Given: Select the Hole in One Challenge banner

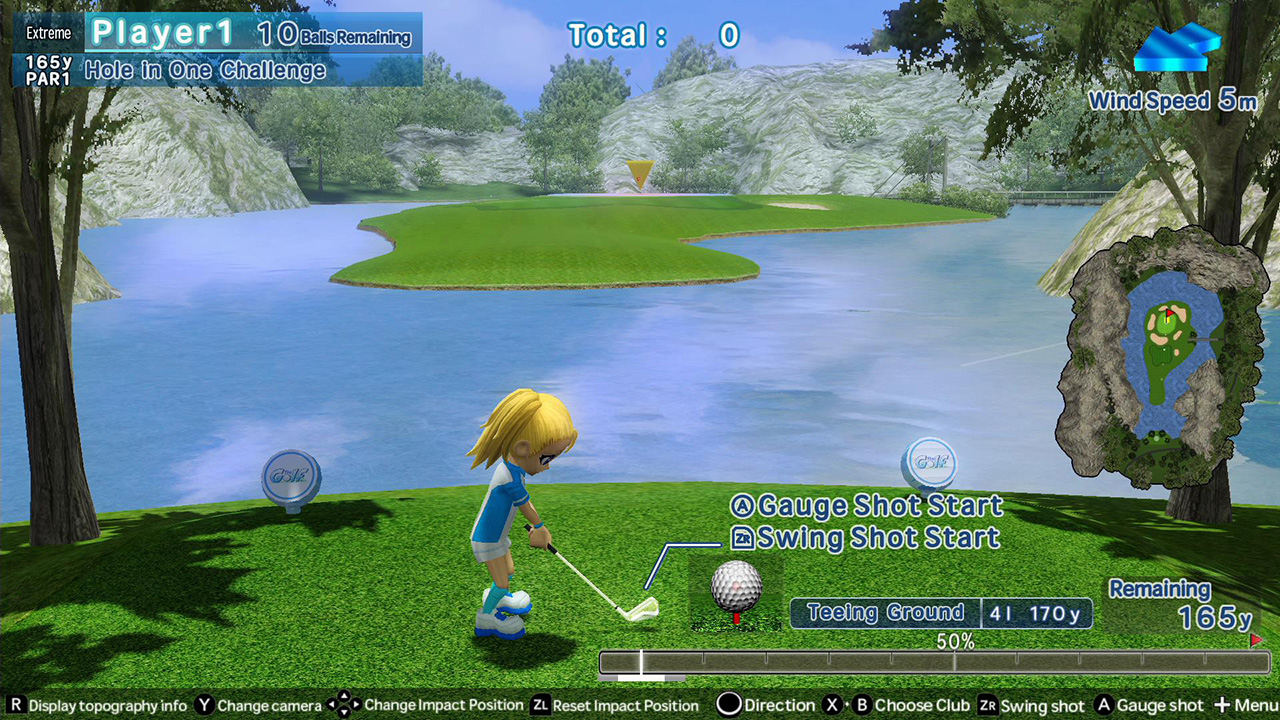Looking at the screenshot, I should click(206, 70).
